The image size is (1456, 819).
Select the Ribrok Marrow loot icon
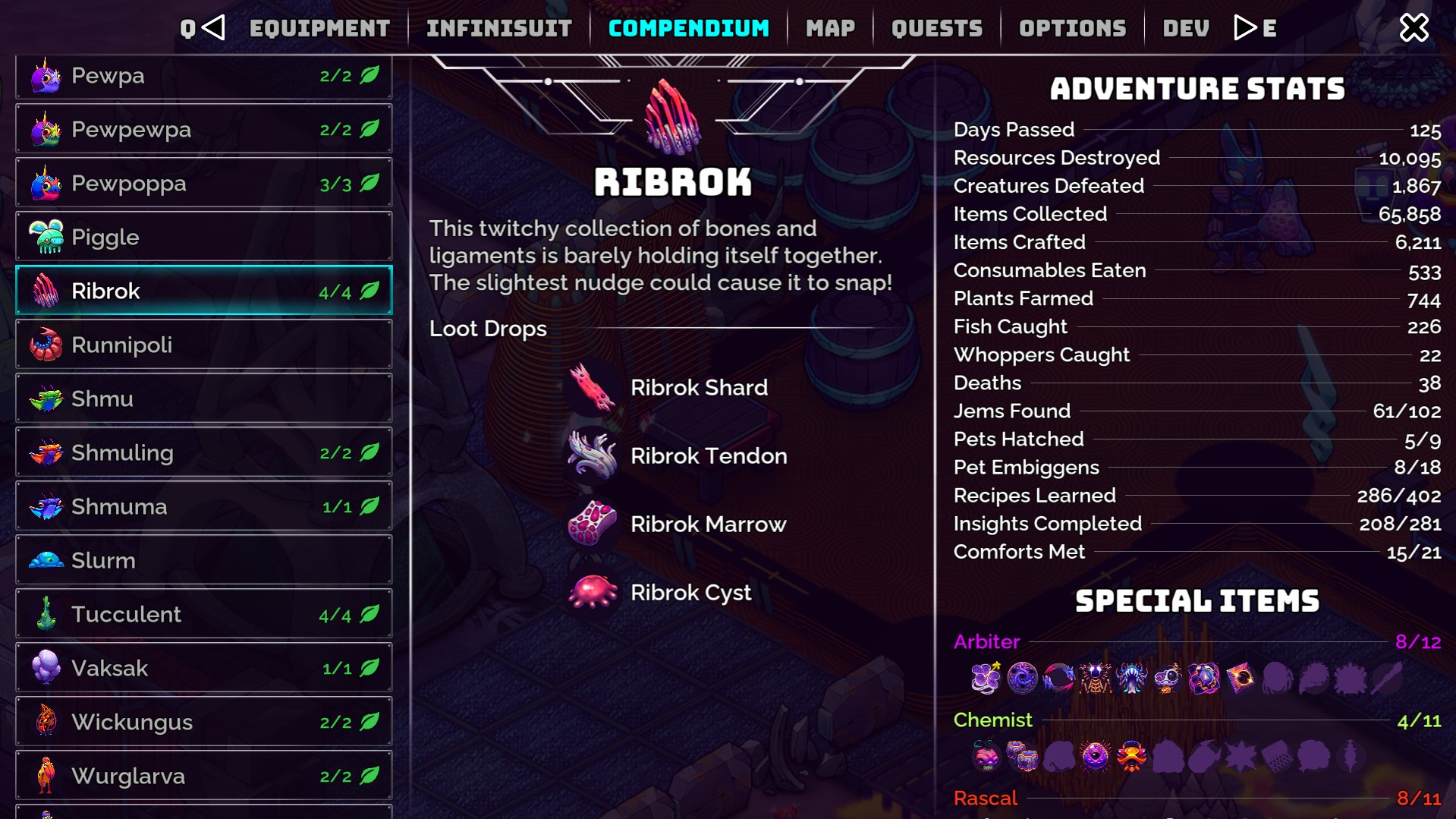tap(592, 524)
